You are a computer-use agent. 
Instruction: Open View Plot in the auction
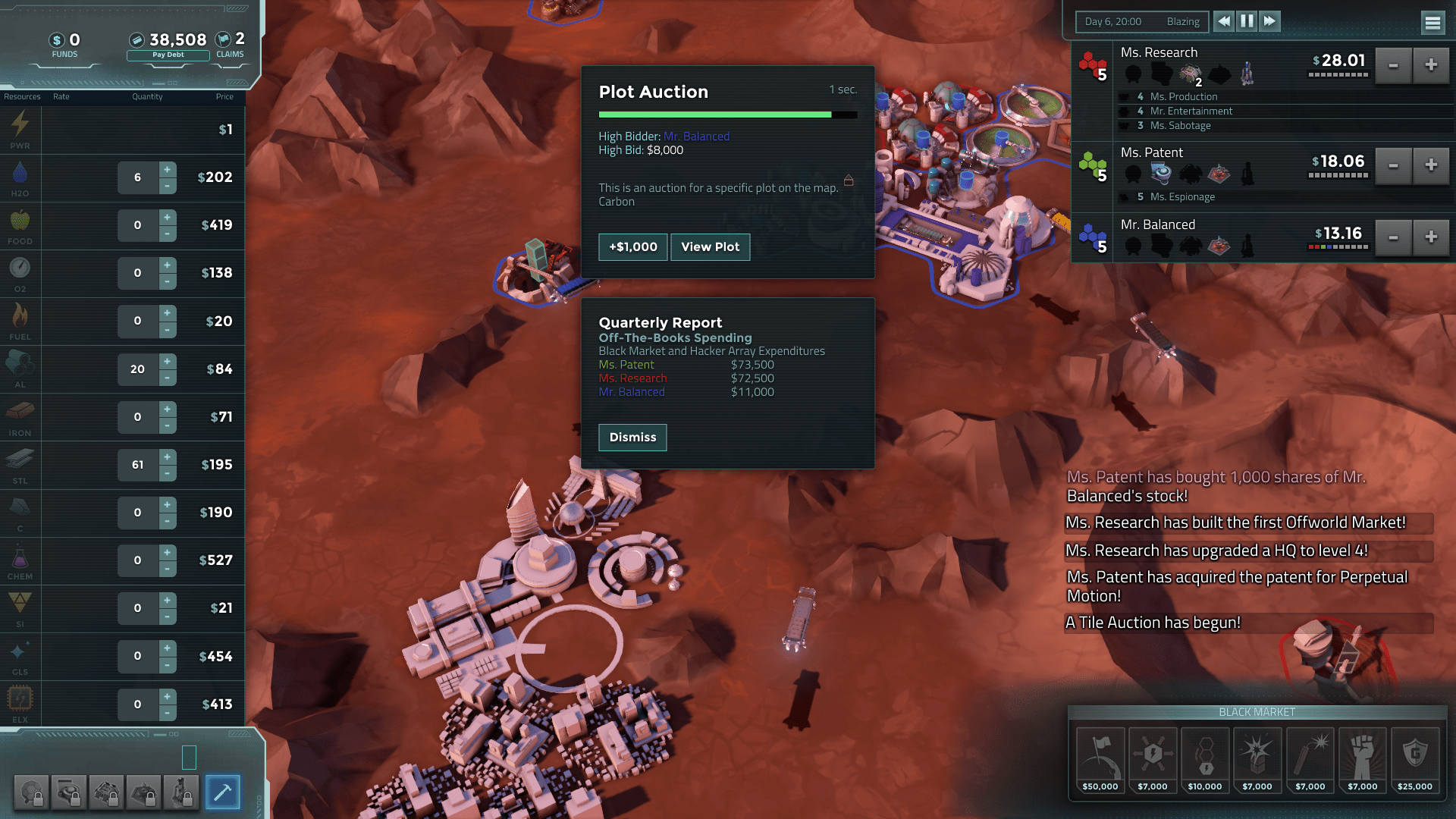(x=710, y=247)
